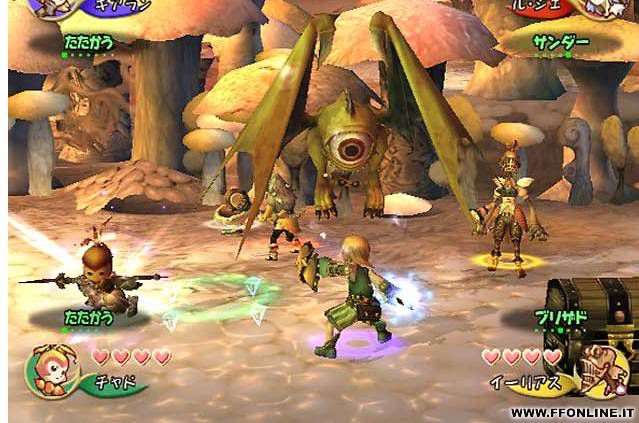The image size is (639, 423).
Task: Select the サンダー (Thunder) command
Action: (x=560, y=45)
